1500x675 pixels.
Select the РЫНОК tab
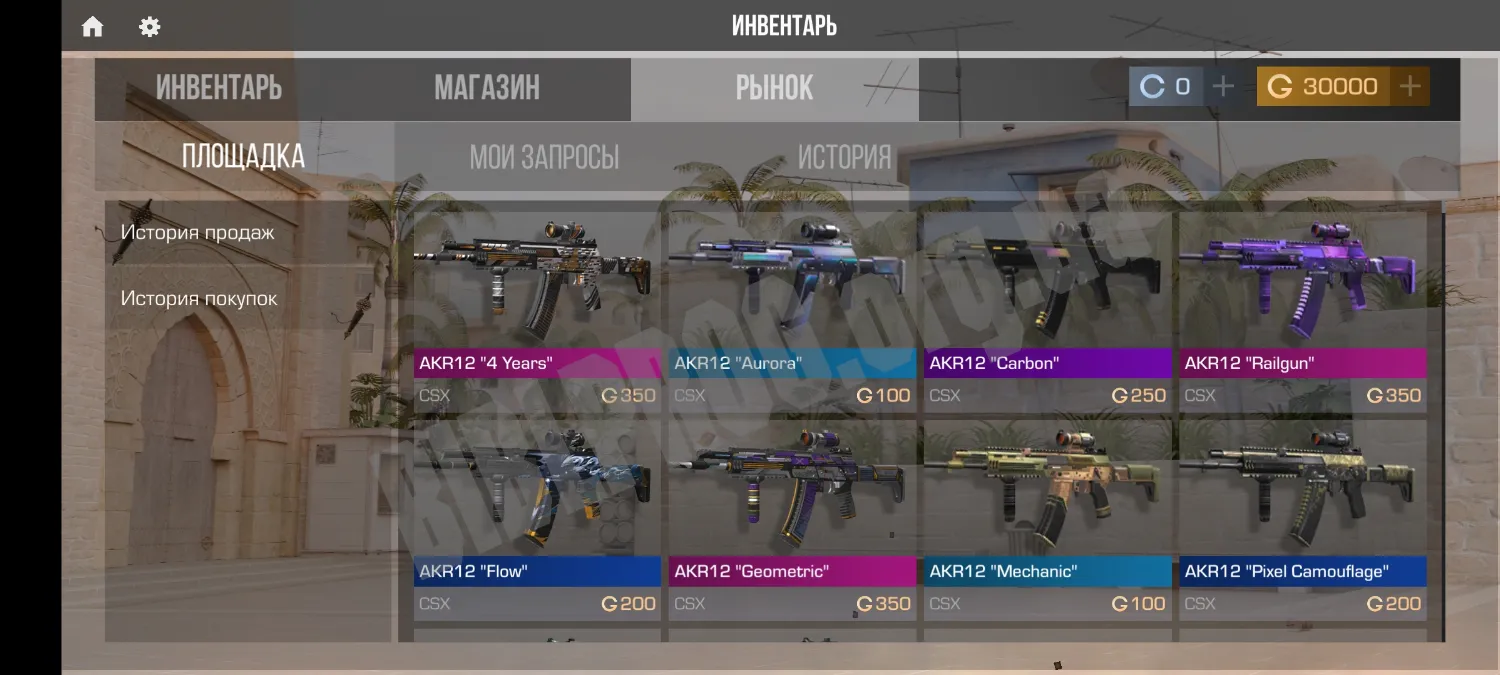[x=774, y=88]
